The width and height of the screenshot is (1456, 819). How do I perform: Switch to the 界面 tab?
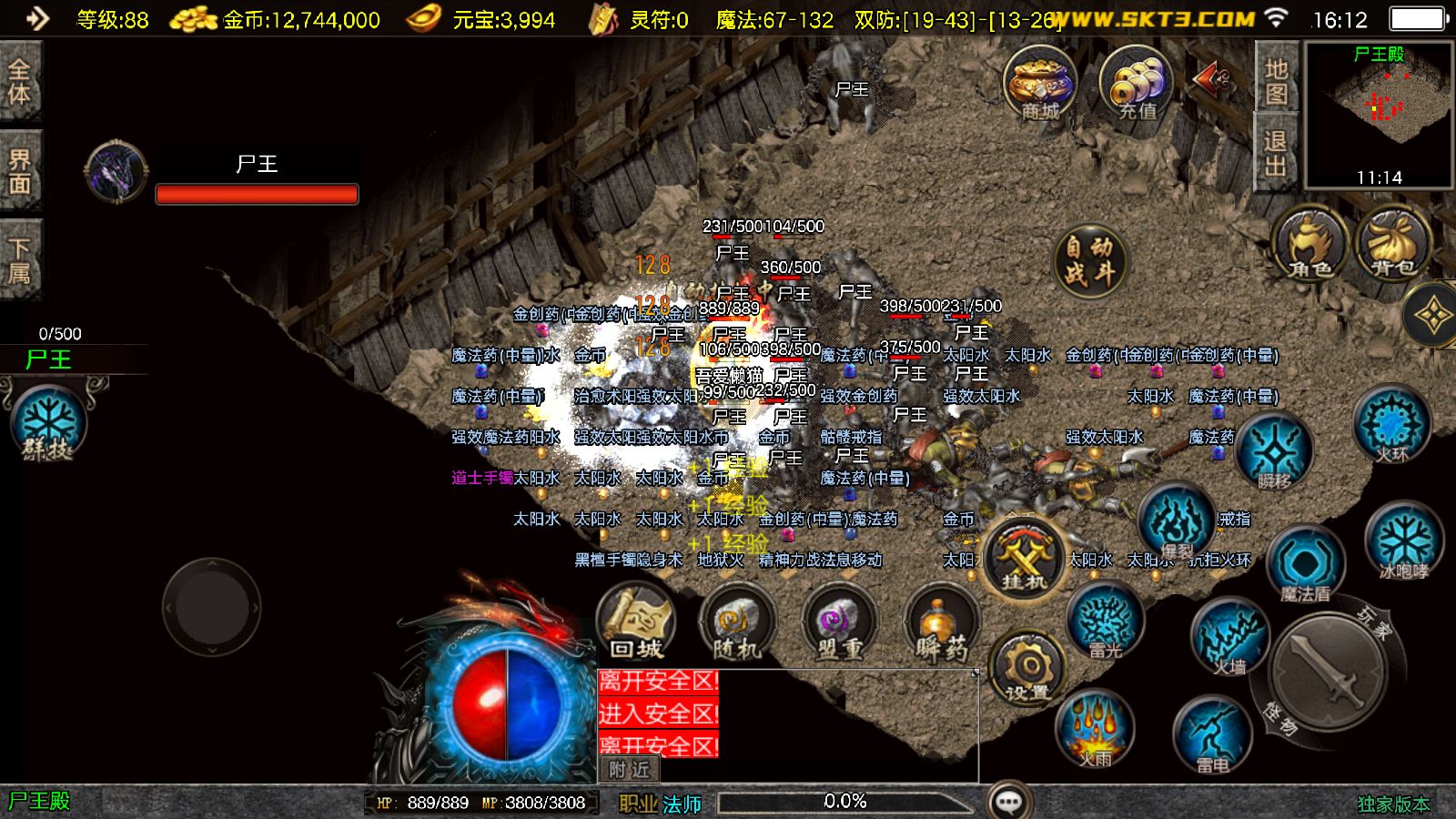coord(20,172)
